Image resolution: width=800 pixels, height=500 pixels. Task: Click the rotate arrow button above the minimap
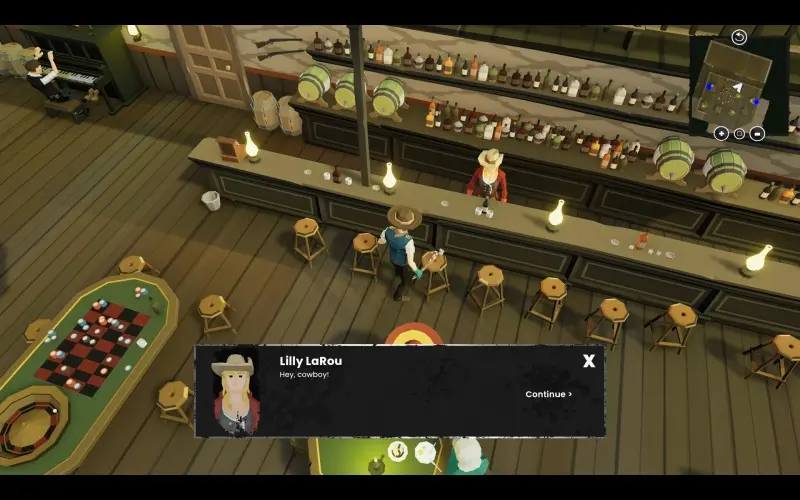[x=739, y=38]
